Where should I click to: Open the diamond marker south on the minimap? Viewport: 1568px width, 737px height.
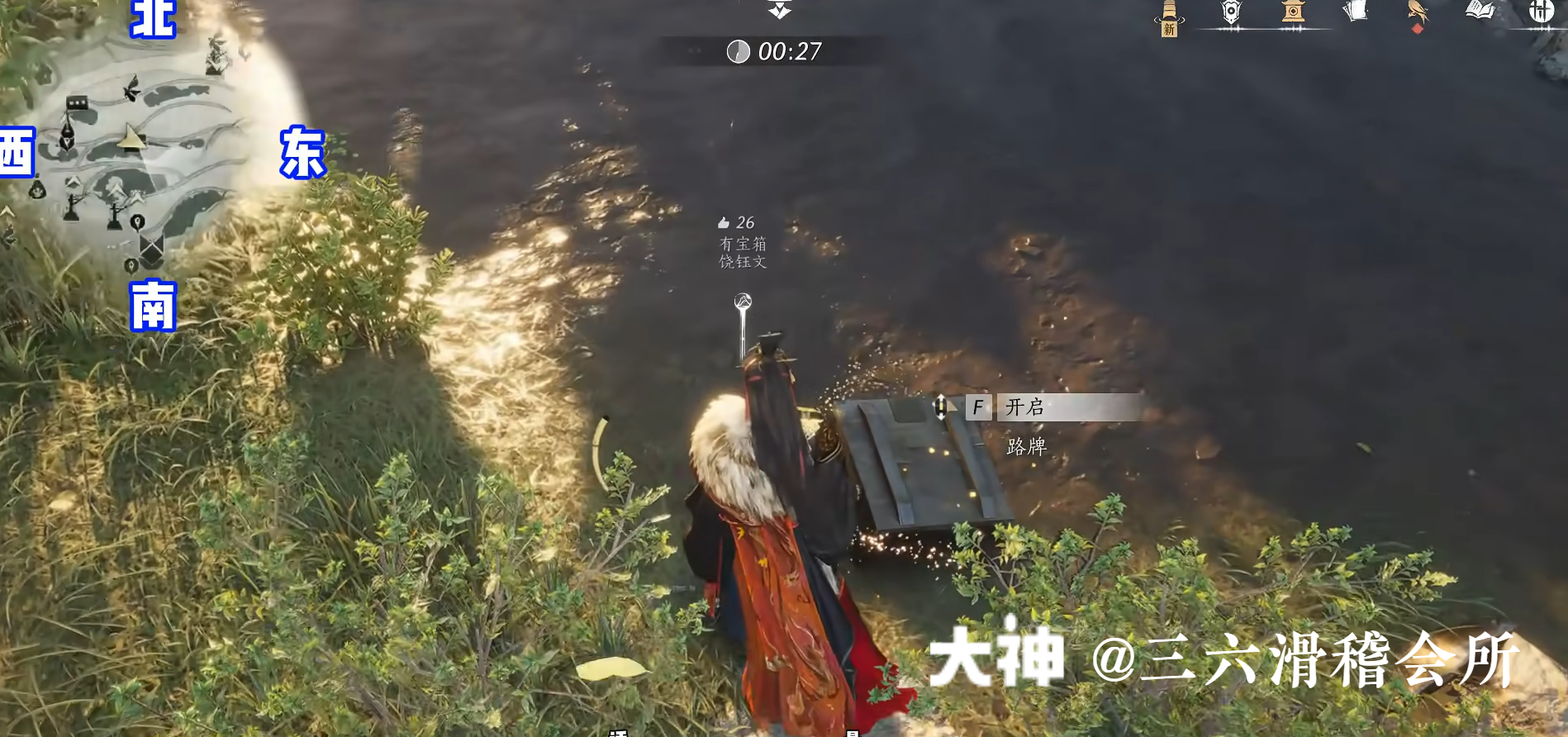pos(150,248)
